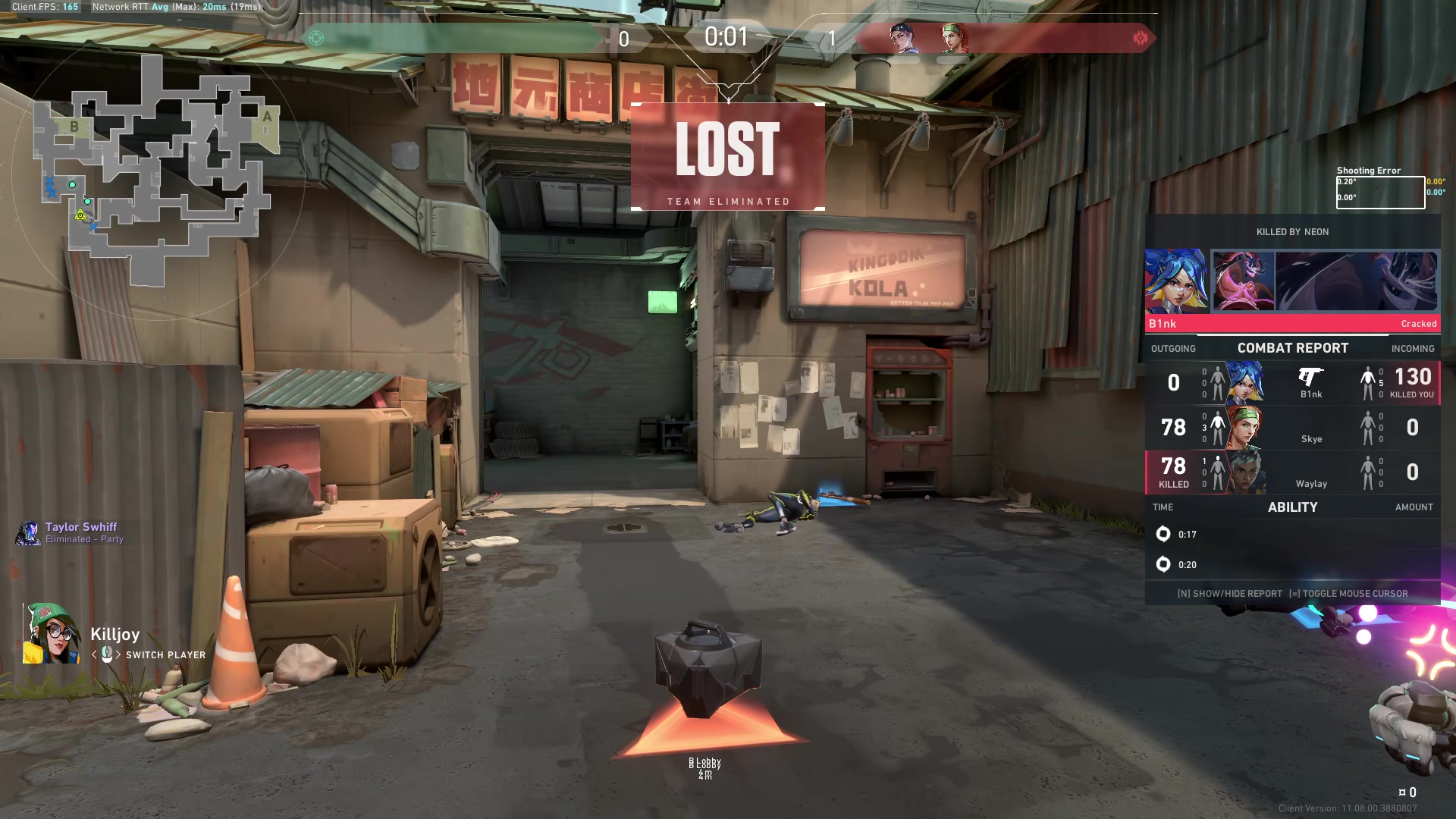Image resolution: width=1456 pixels, height=819 pixels.
Task: Select the B1nk row in combat report
Action: (1292, 383)
